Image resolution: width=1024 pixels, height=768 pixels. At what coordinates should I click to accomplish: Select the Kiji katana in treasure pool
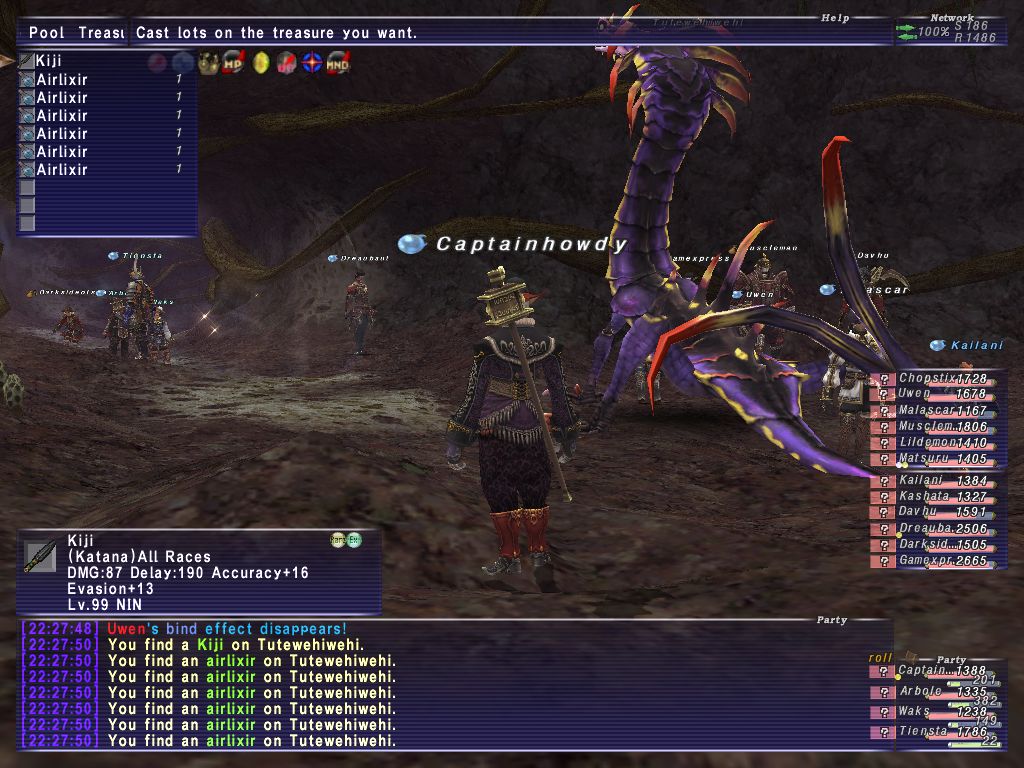[x=49, y=62]
